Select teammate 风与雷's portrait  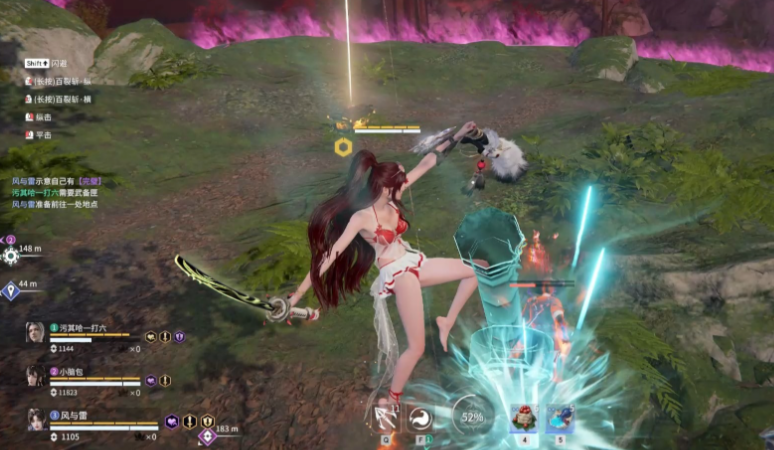[x=35, y=418]
